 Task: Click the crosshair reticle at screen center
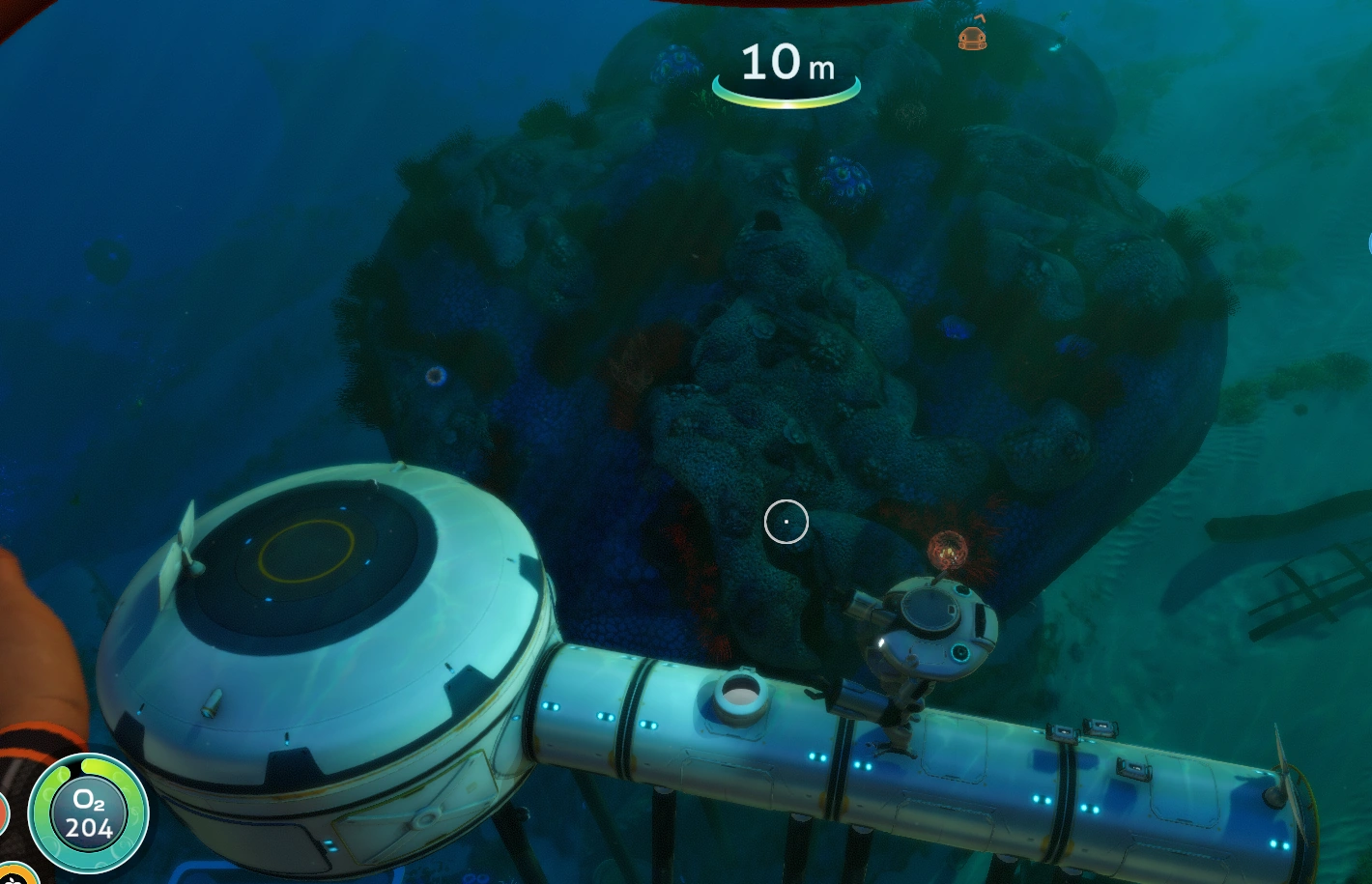(x=786, y=522)
